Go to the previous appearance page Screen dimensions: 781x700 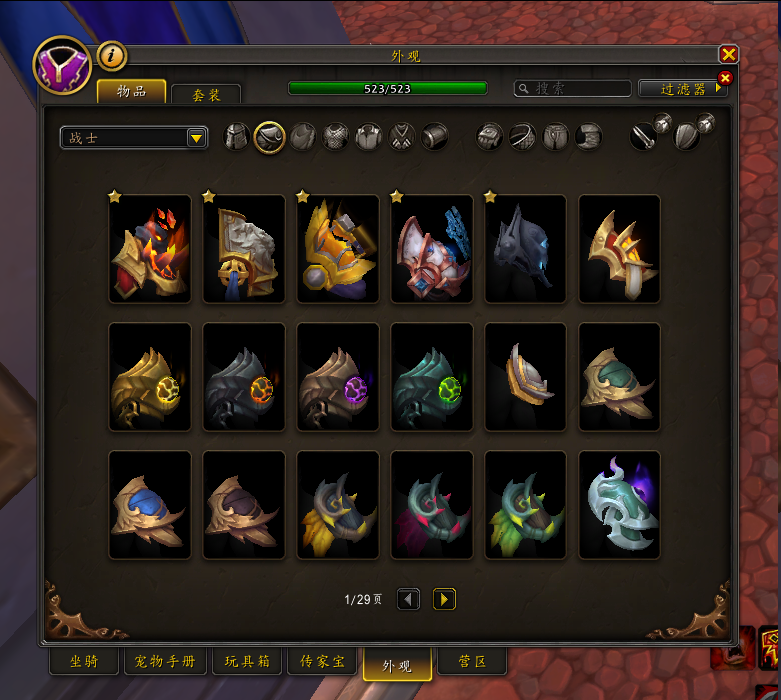coord(408,599)
